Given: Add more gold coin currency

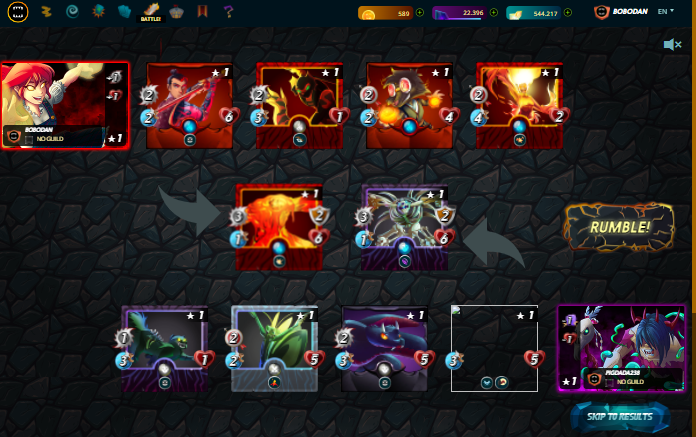Looking at the screenshot, I should point(419,13).
